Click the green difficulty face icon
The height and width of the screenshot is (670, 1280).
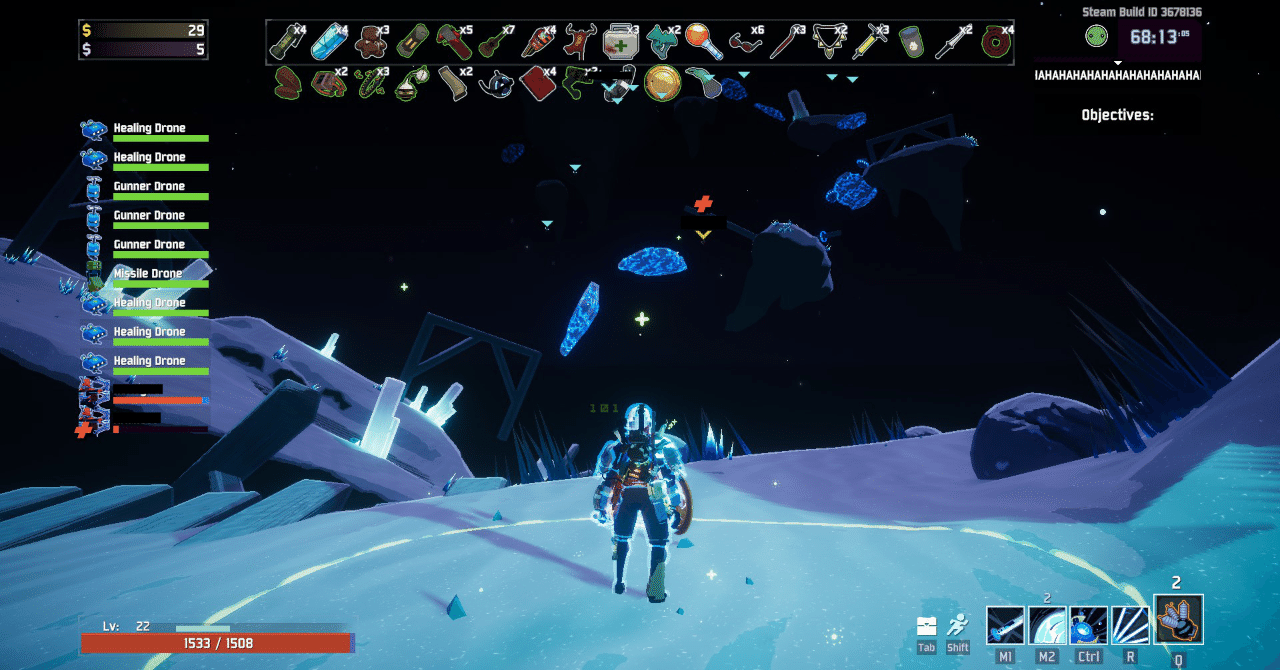(1096, 37)
